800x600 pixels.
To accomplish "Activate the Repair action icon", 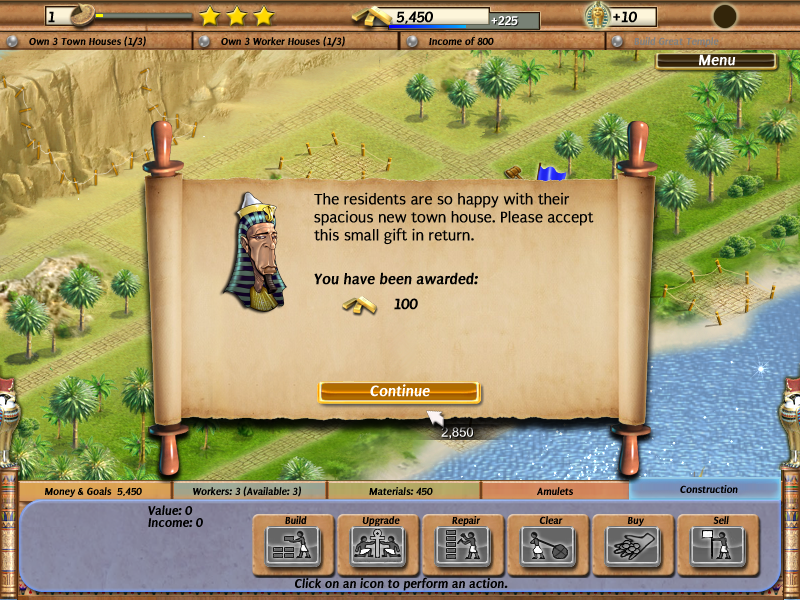I will click(465, 543).
